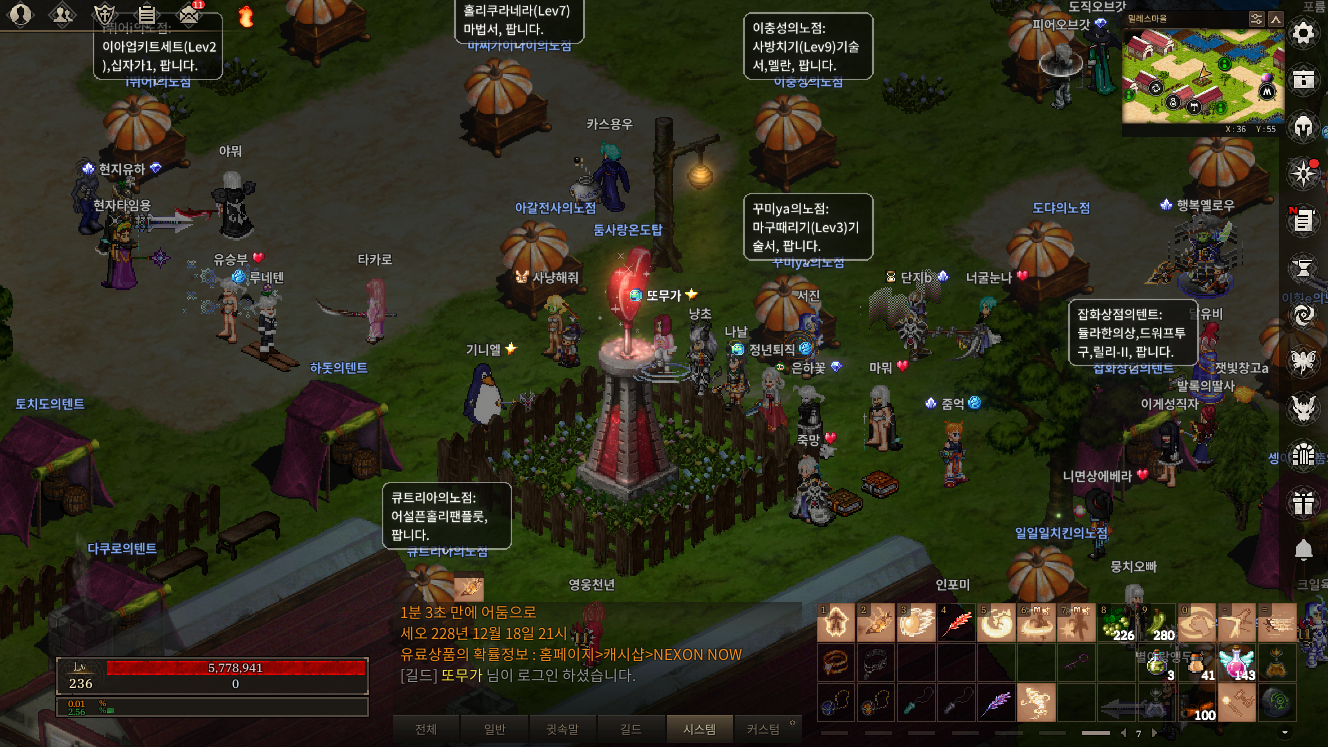The image size is (1328, 747).
Task: Go to the next hotbar page arrow
Action: (x=1155, y=733)
